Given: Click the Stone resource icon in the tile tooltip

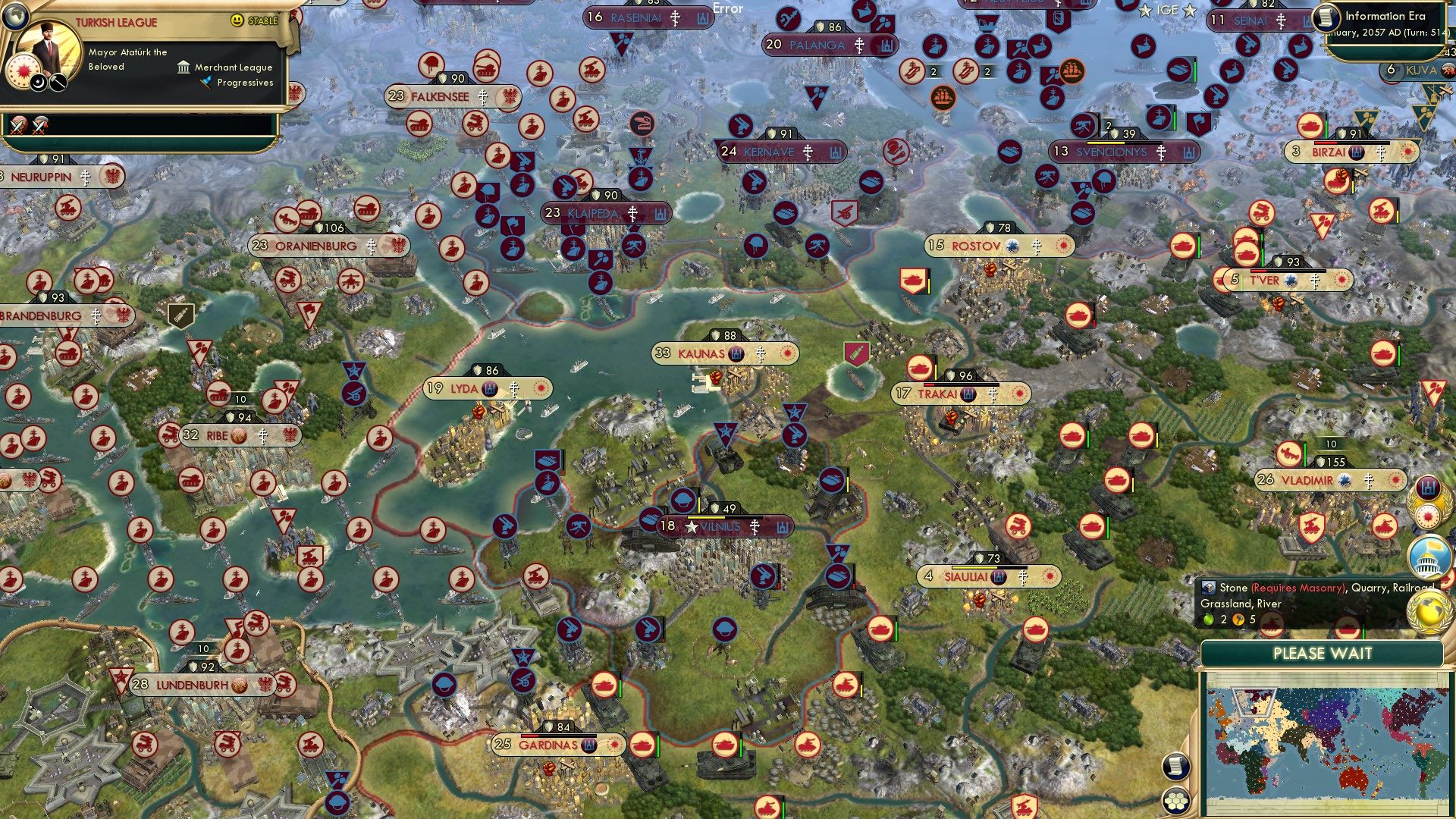Looking at the screenshot, I should 1211,588.
